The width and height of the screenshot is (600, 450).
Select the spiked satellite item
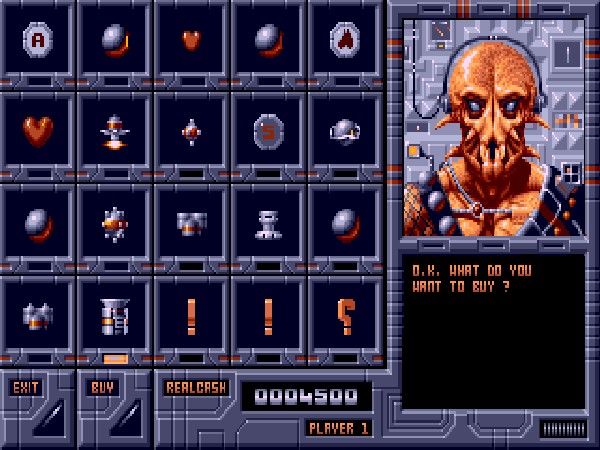coord(114,222)
